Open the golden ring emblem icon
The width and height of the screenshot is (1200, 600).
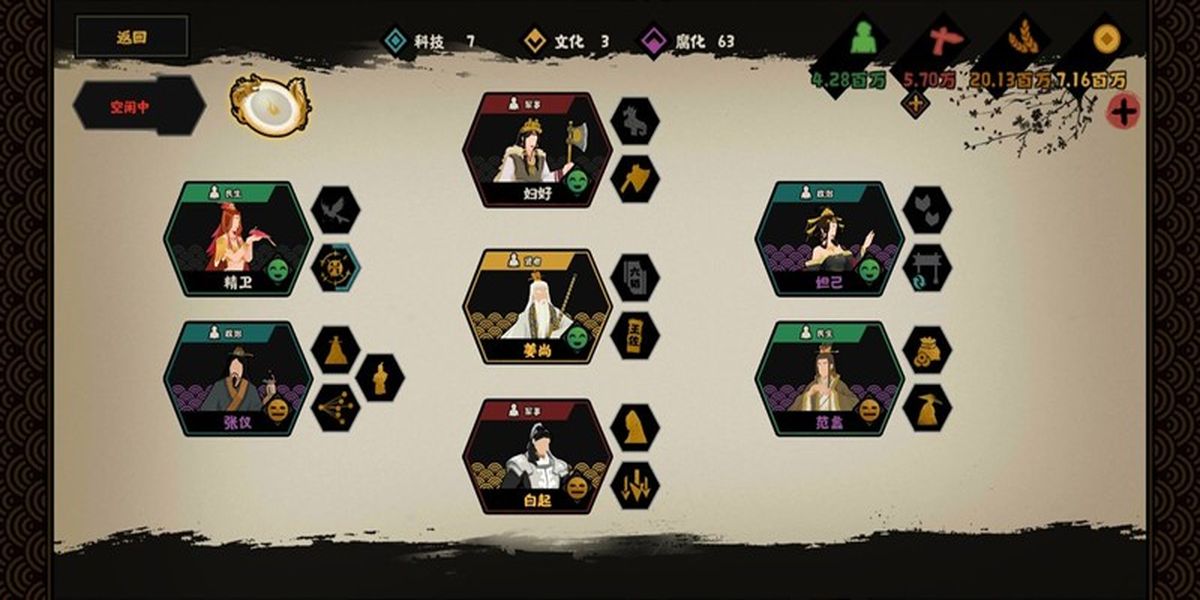269,104
